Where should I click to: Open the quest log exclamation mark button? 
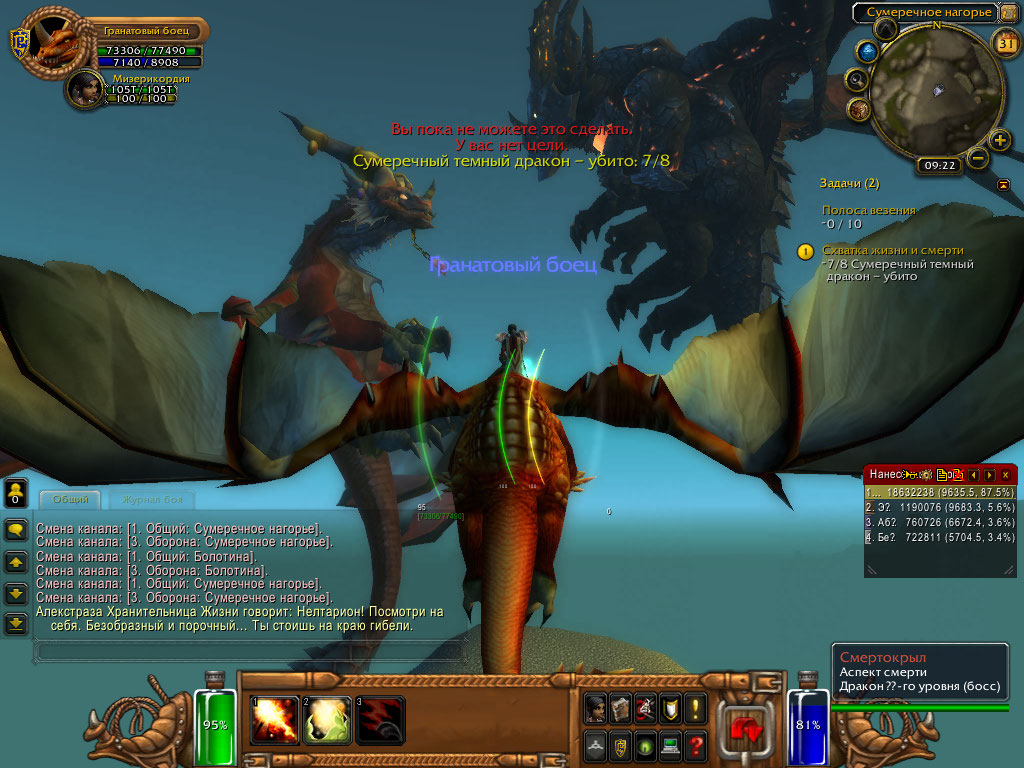point(695,708)
